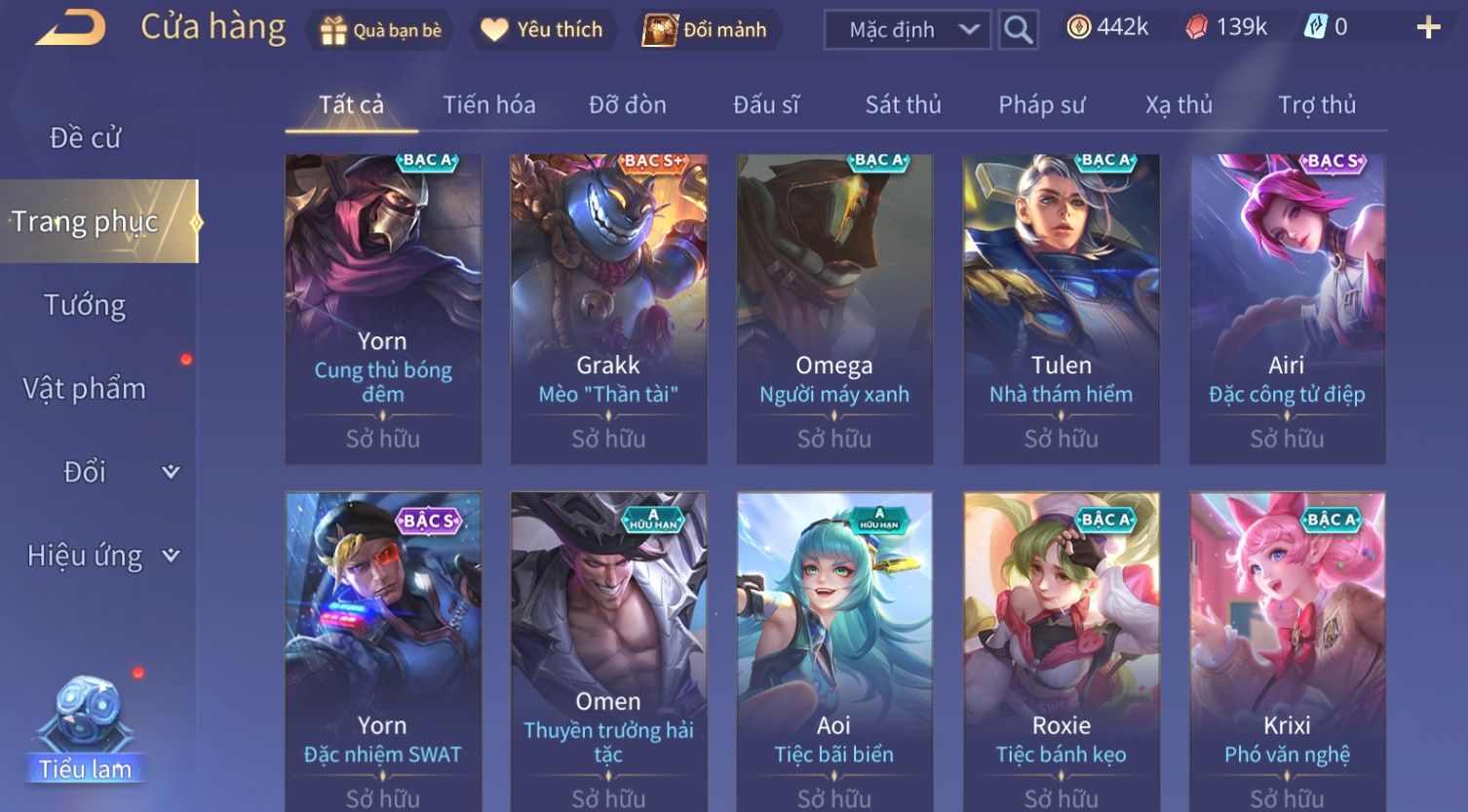1468x812 pixels.
Task: Choose the Trợ thủ tab
Action: tap(1317, 105)
